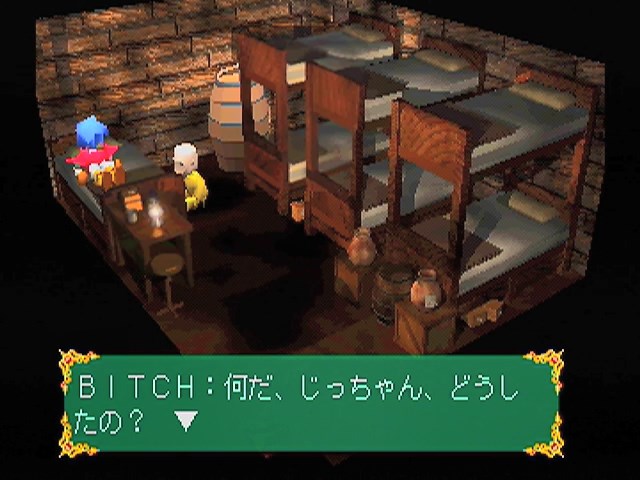The height and width of the screenshot is (480, 640).
Task: Advance dialogue with the white arrow indicator
Action: pyautogui.click(x=187, y=421)
